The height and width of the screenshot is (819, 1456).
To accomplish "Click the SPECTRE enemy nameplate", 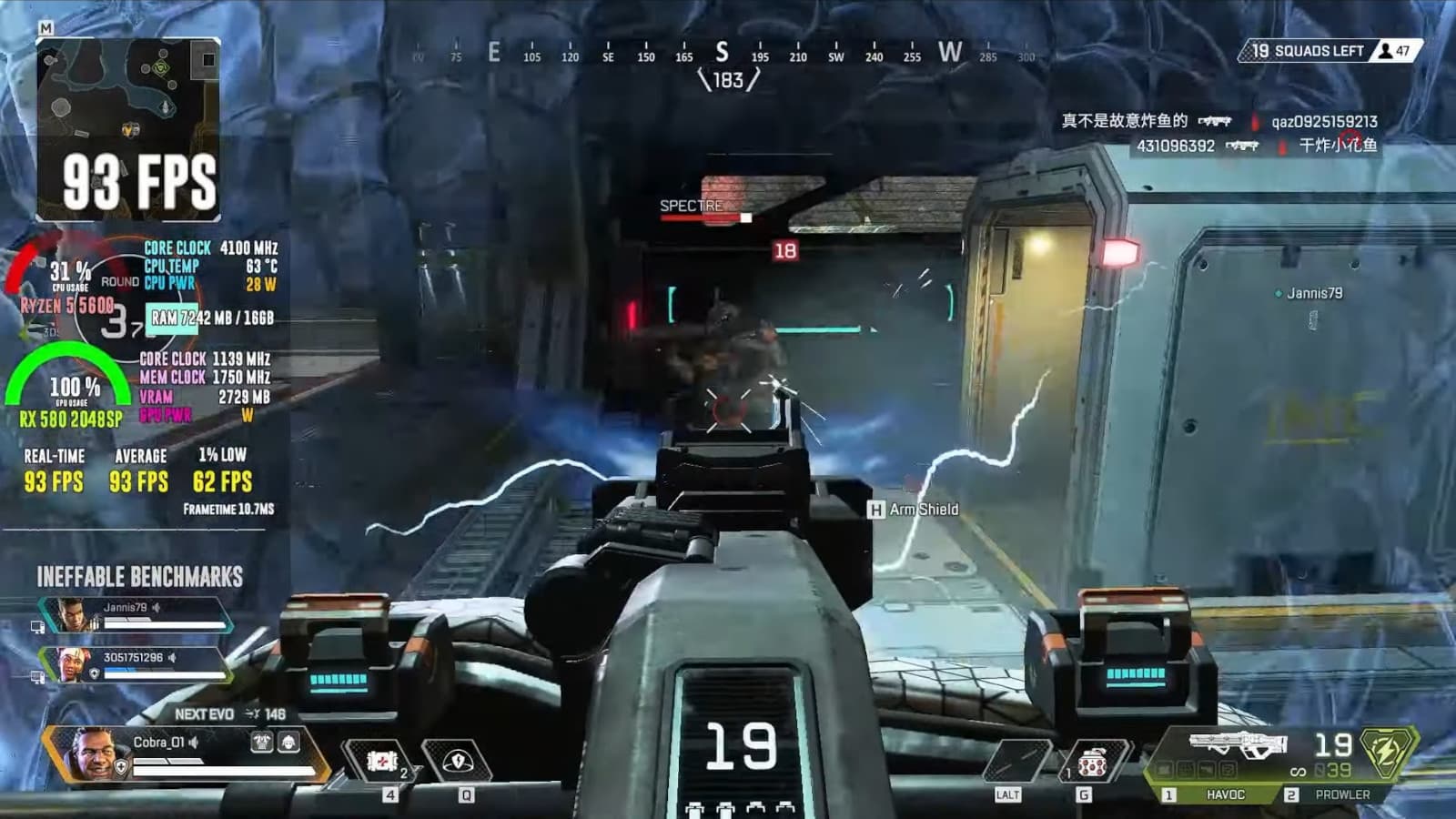I will pyautogui.click(x=689, y=207).
